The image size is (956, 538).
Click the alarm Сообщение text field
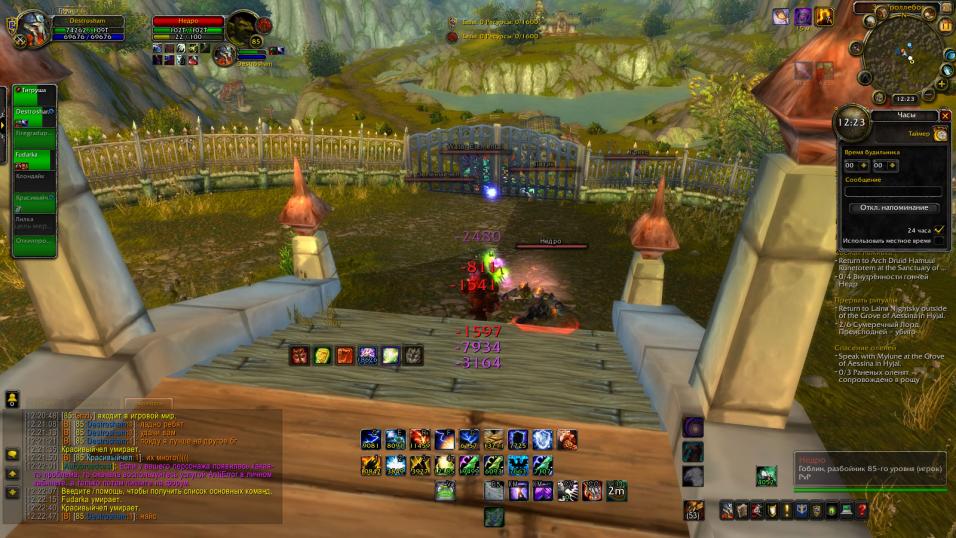[892, 191]
